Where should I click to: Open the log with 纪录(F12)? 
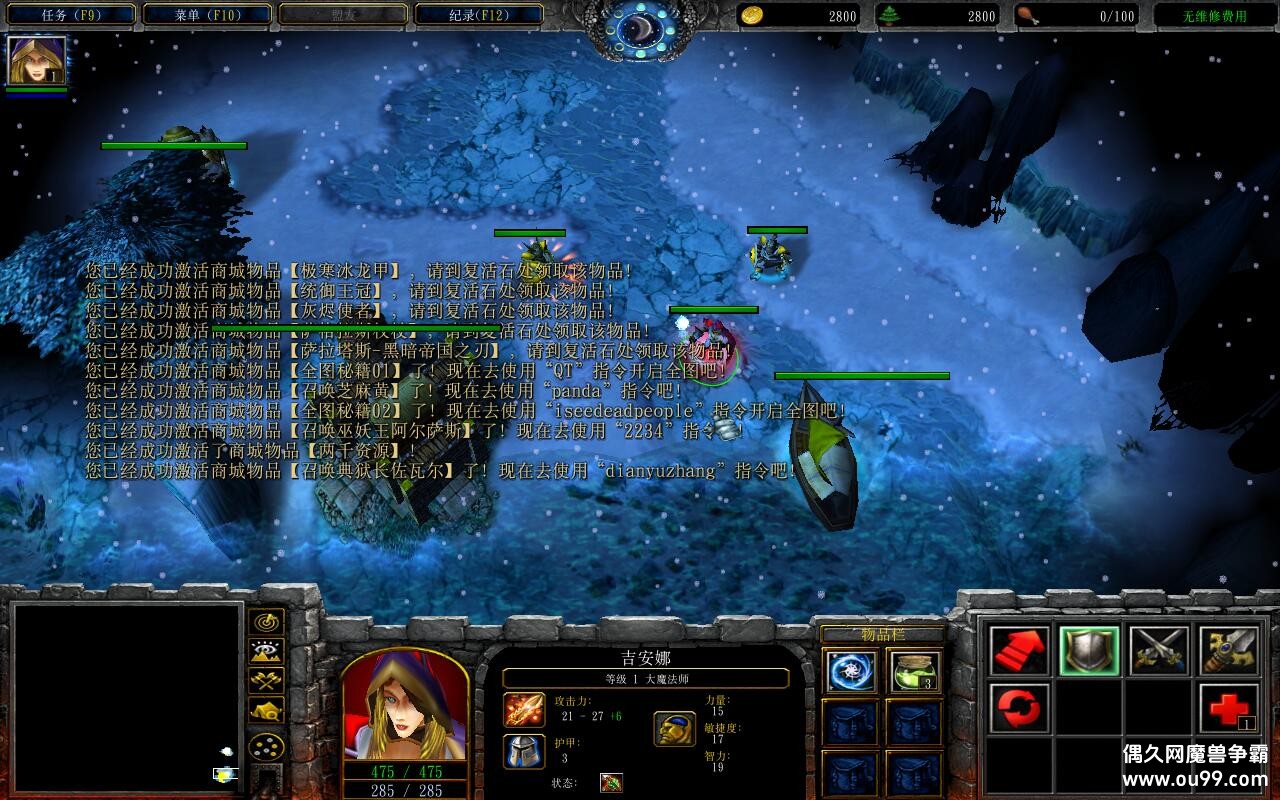pos(477,15)
